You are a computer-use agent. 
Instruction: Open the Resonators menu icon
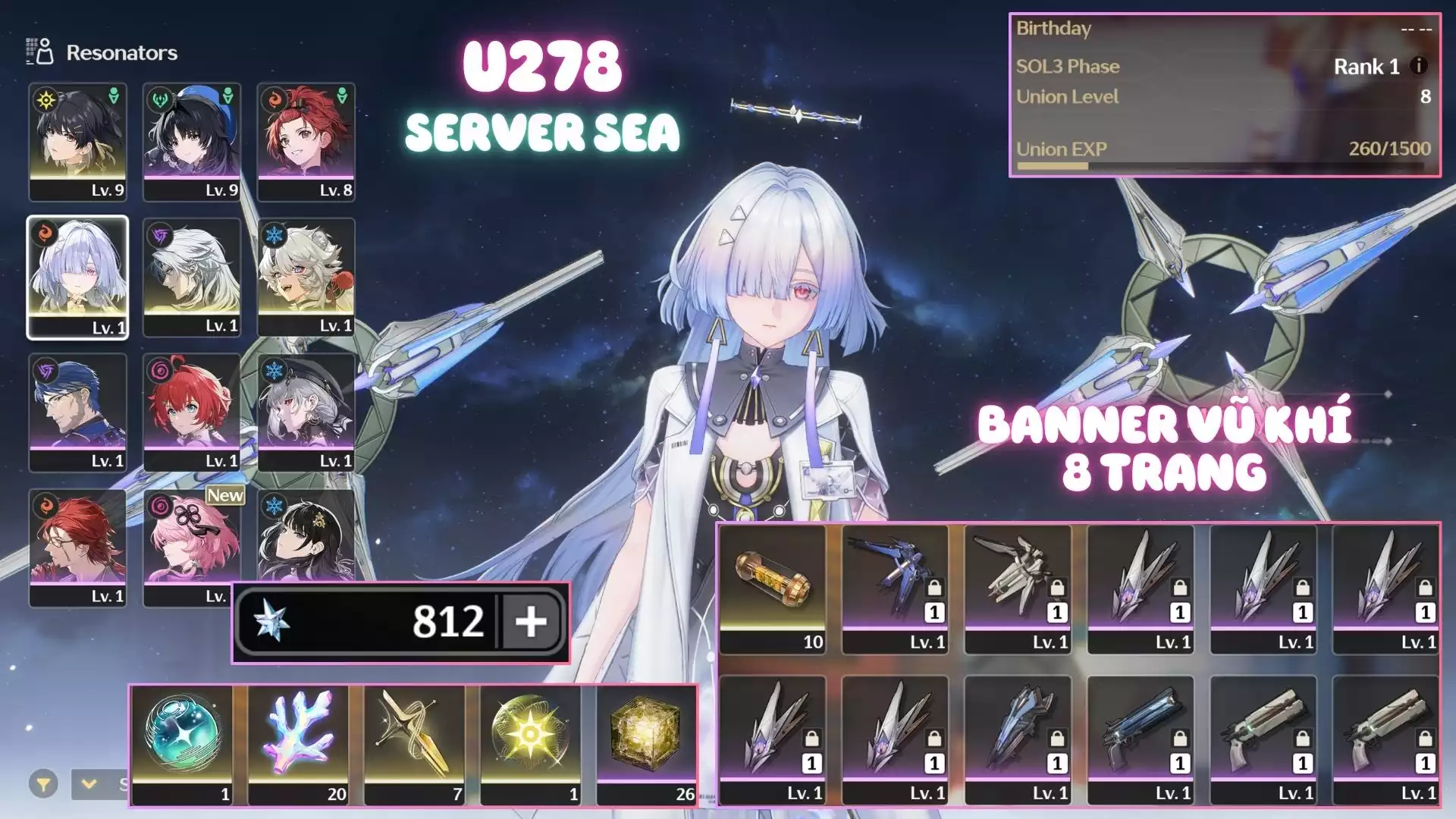[39, 52]
